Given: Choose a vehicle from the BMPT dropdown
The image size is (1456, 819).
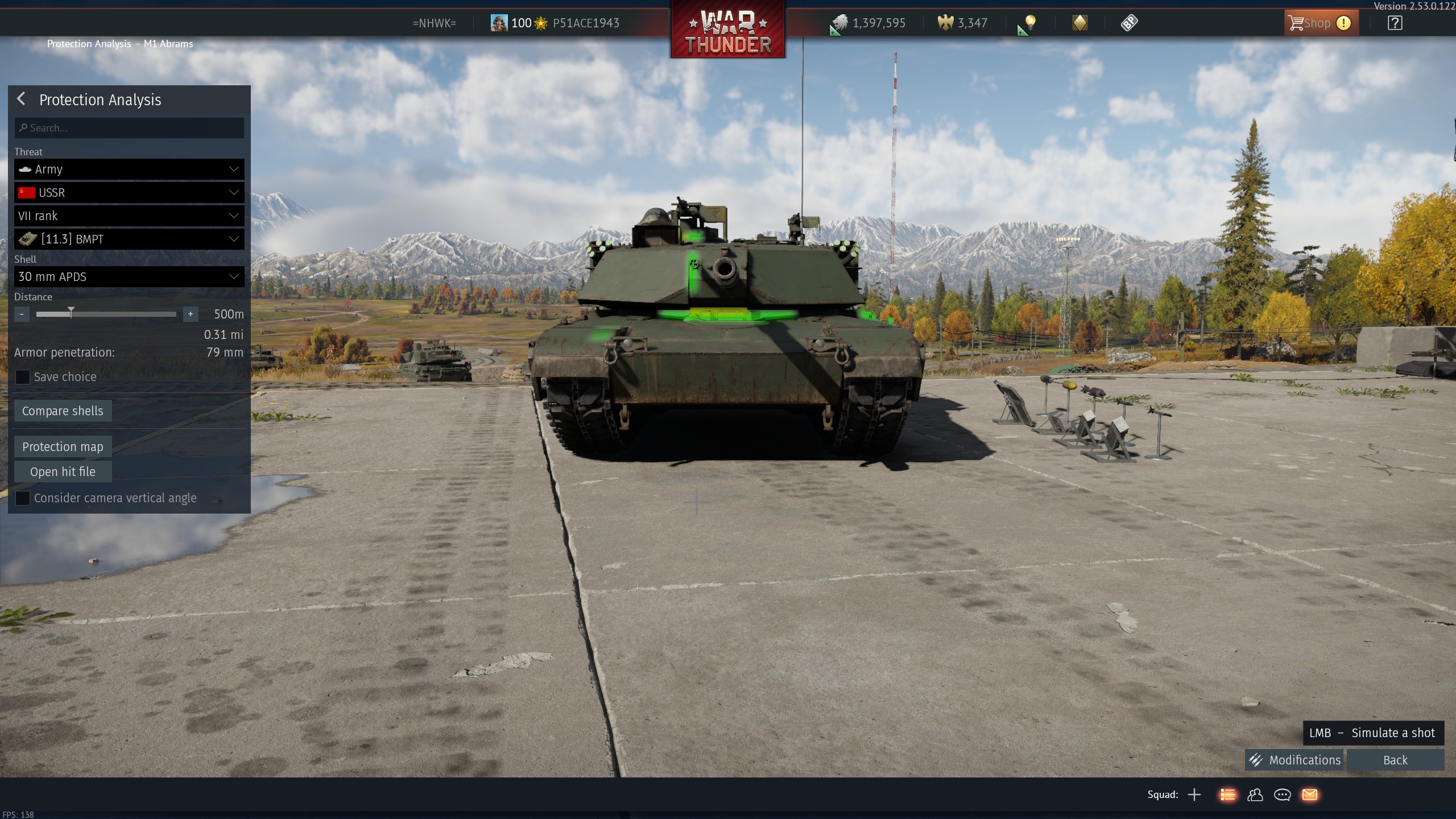Looking at the screenshot, I should [129, 239].
